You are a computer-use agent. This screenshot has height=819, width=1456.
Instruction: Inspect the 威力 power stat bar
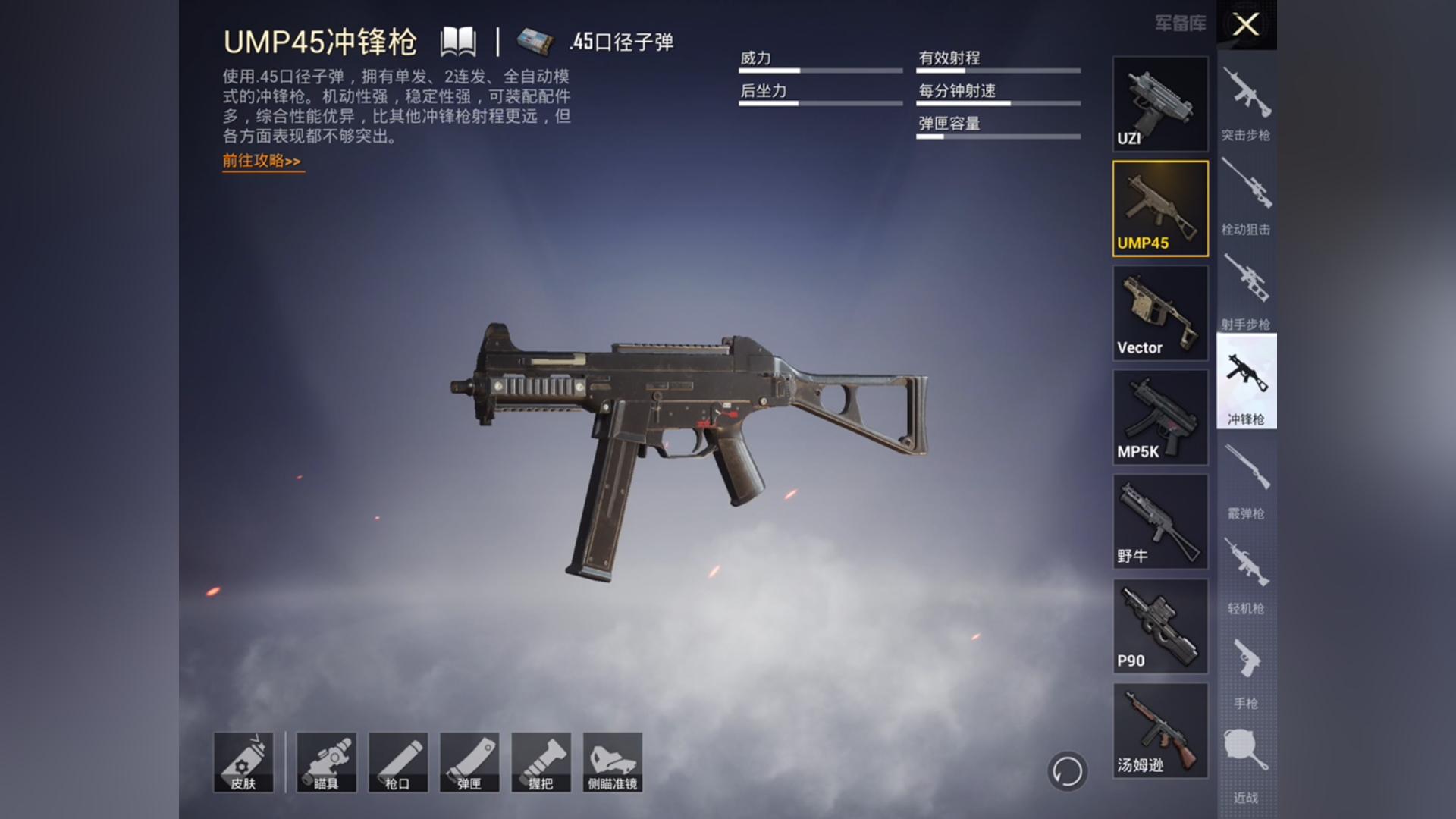click(819, 67)
